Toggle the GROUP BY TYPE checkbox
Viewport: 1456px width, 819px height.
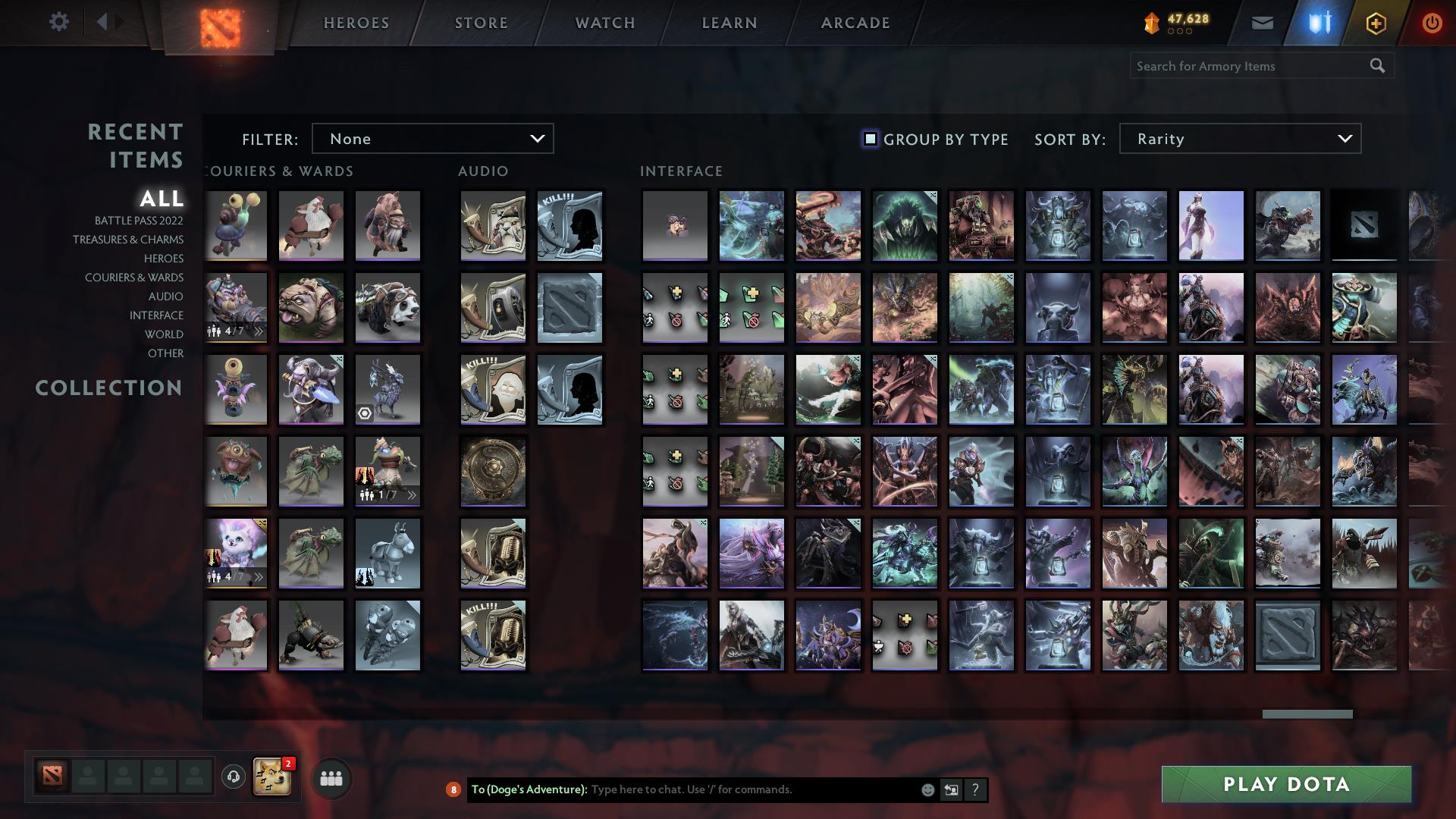(x=869, y=138)
